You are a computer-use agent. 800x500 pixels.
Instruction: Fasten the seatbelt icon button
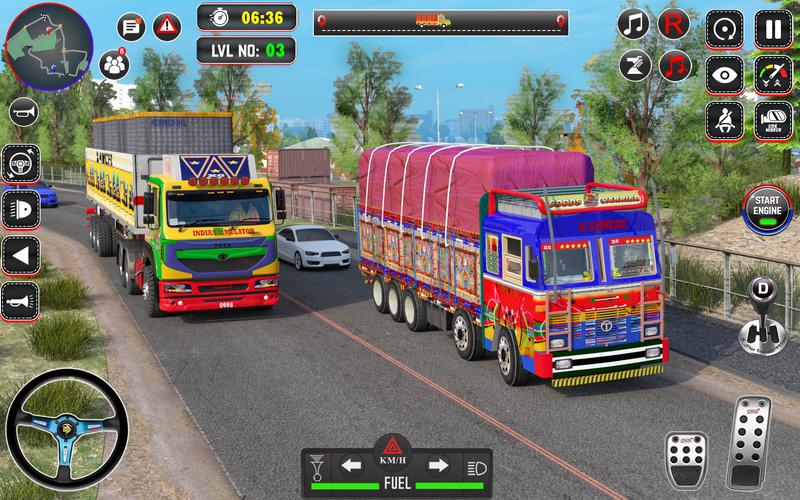pos(723,119)
